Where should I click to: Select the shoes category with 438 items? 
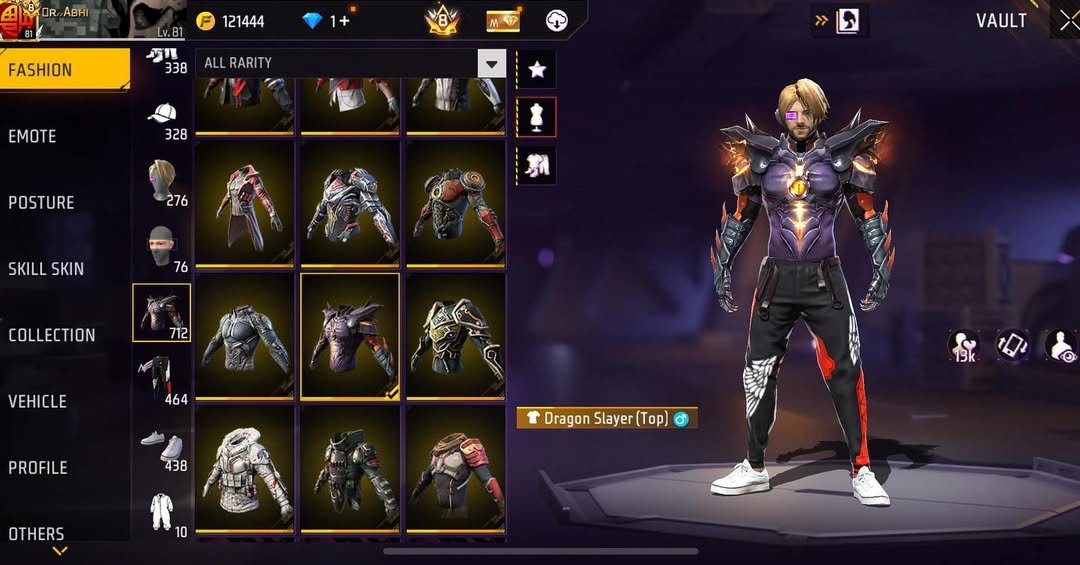pos(161,445)
